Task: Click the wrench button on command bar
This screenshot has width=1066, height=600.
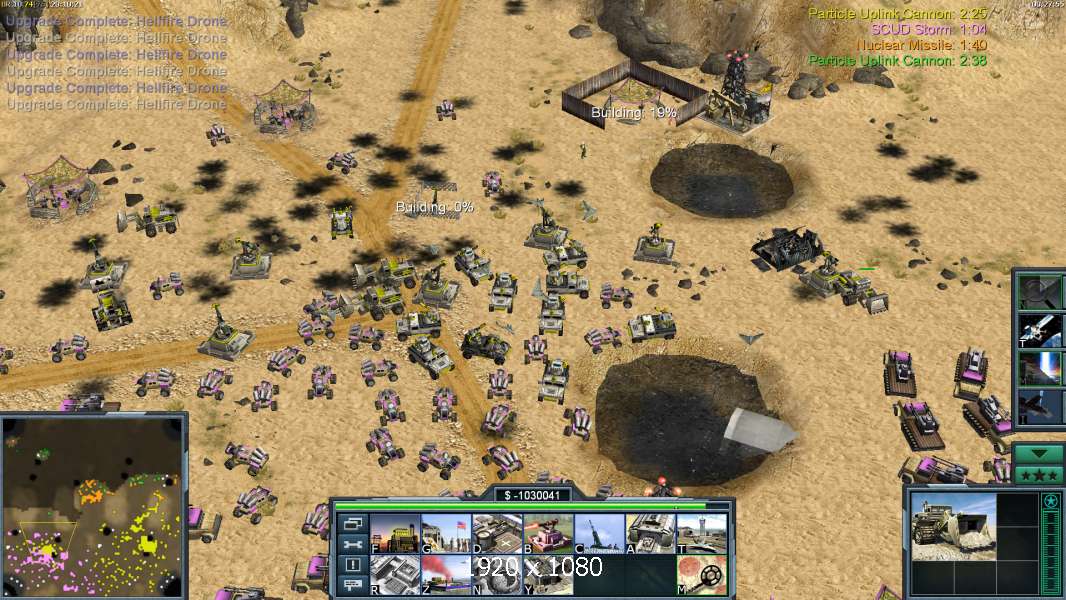Action: [352, 545]
